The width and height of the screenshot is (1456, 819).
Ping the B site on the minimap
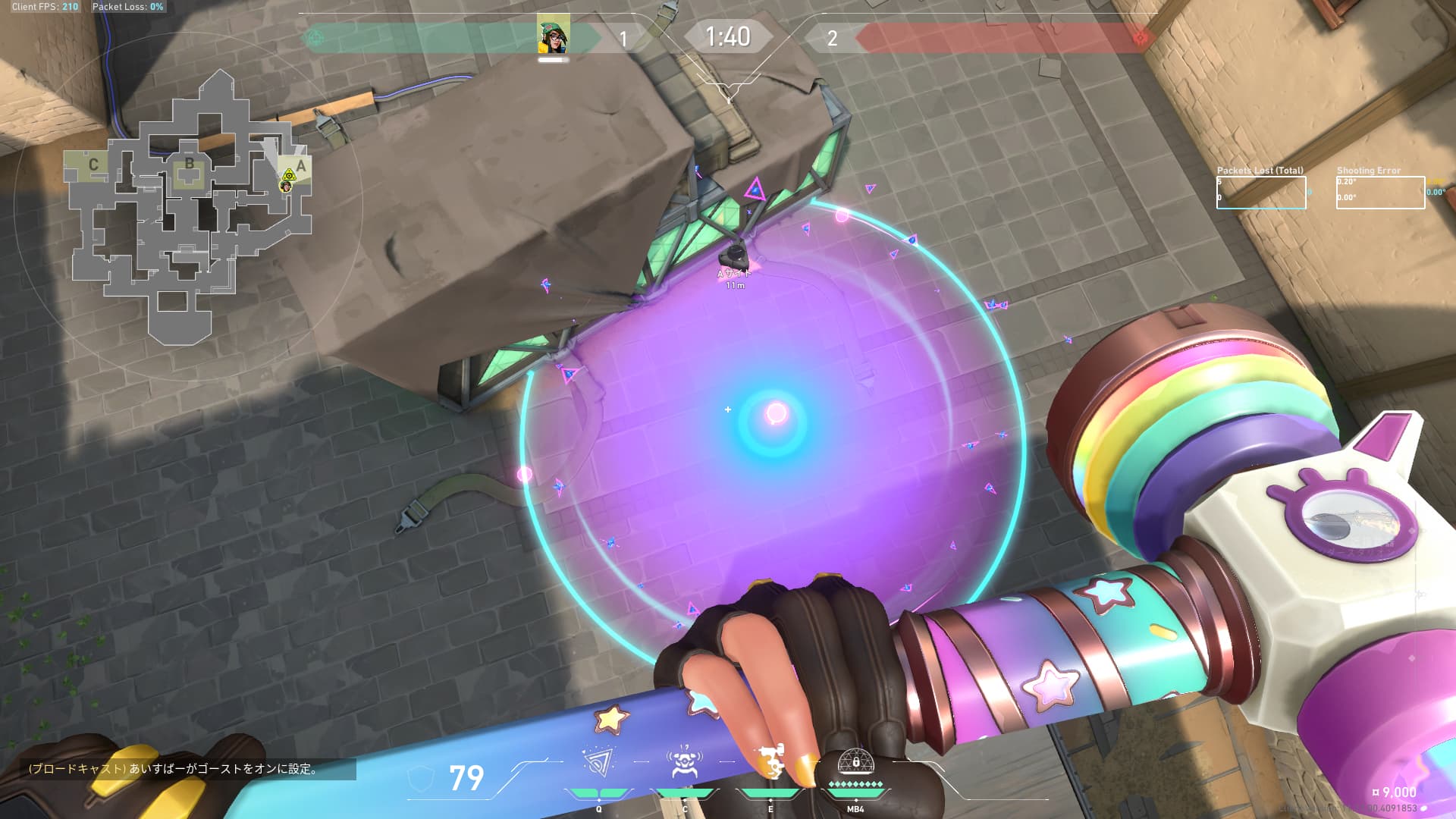tap(189, 165)
